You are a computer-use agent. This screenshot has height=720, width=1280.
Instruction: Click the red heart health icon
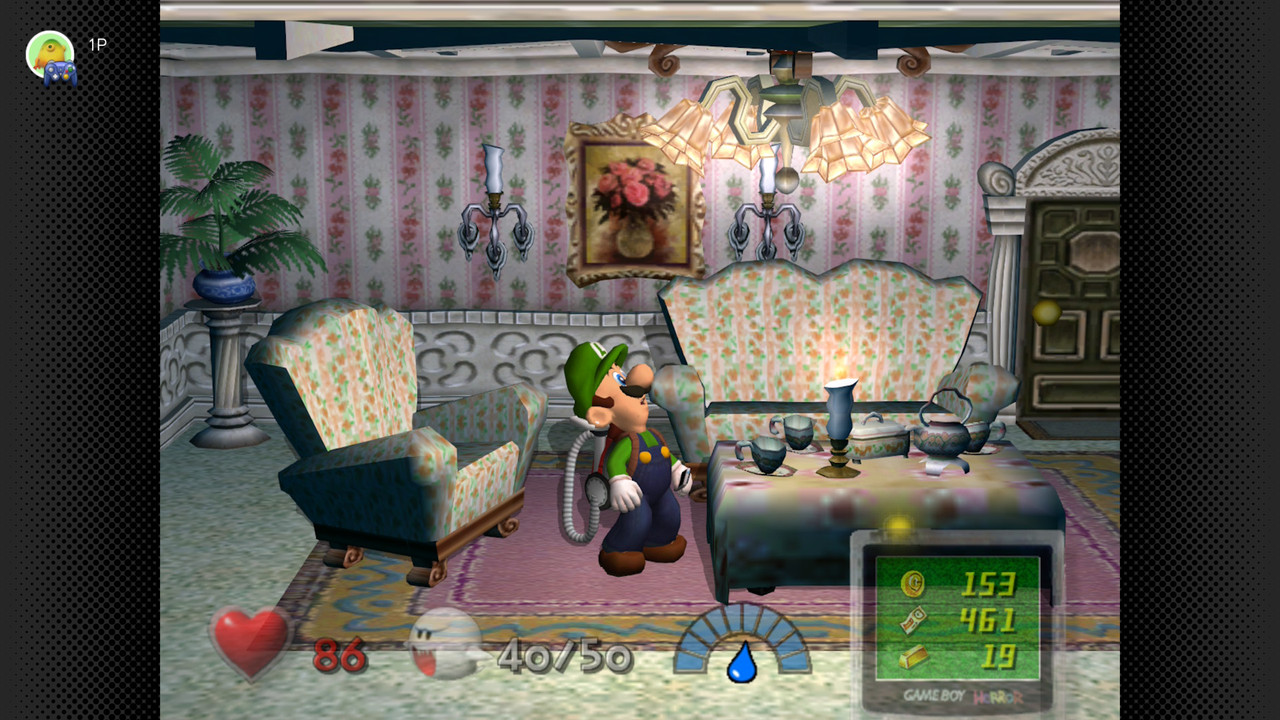click(250, 641)
